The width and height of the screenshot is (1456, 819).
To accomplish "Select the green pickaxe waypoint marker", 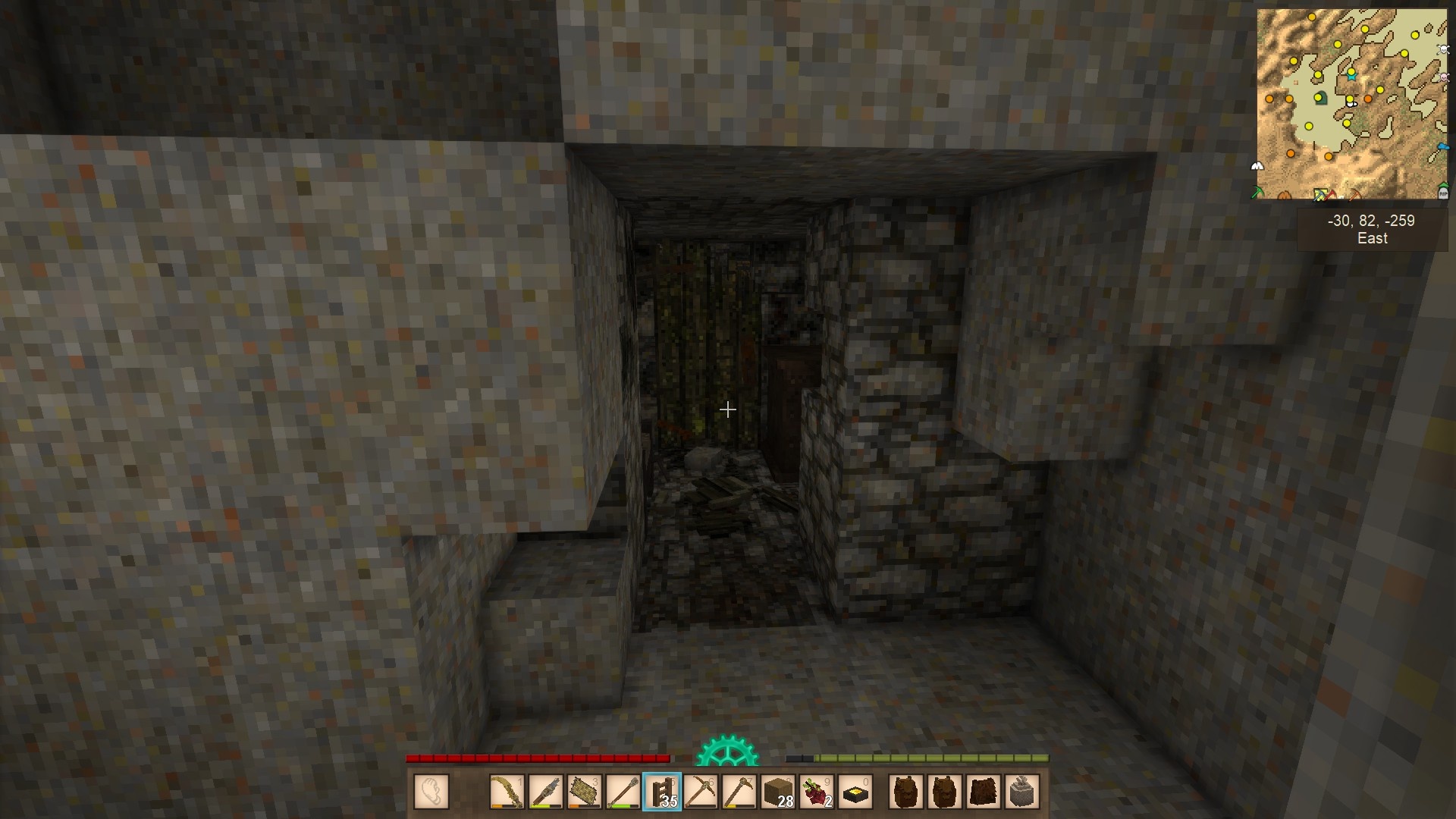I will click(1257, 193).
